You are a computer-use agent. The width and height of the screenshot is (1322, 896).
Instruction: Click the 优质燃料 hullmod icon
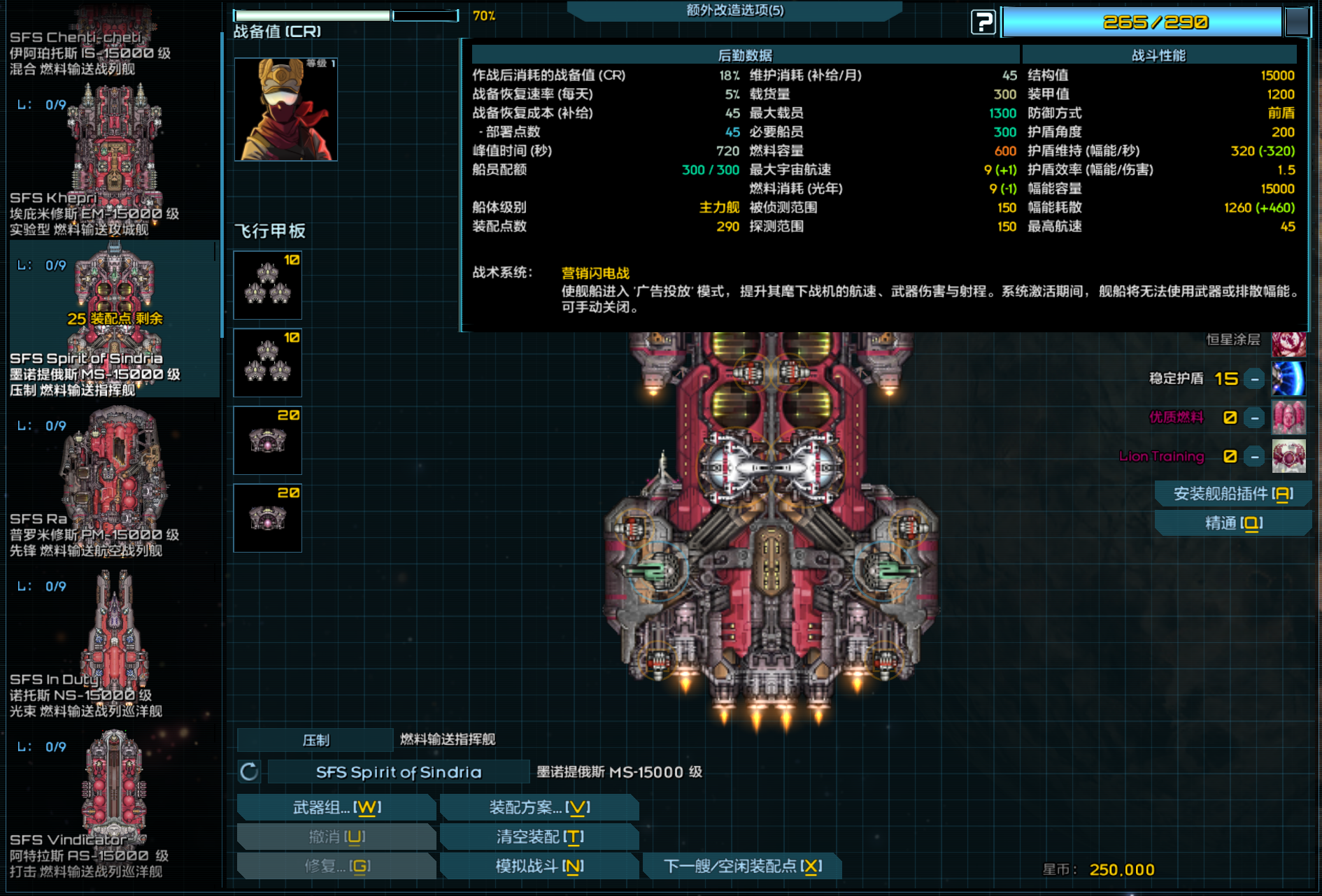(1289, 418)
